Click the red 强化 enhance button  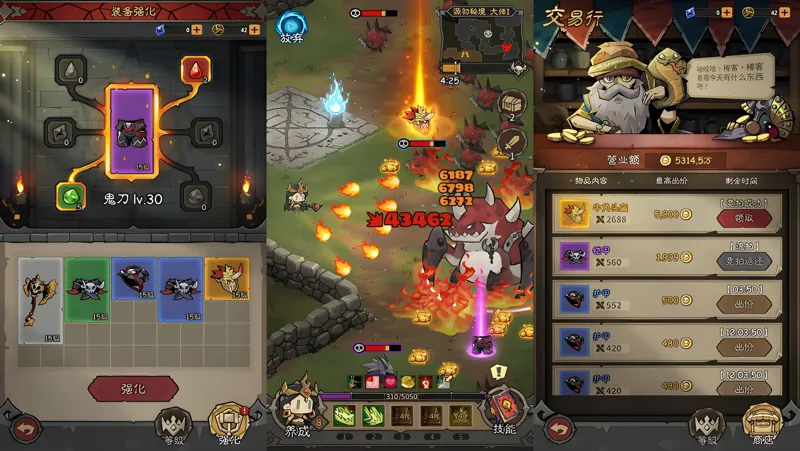133,388
